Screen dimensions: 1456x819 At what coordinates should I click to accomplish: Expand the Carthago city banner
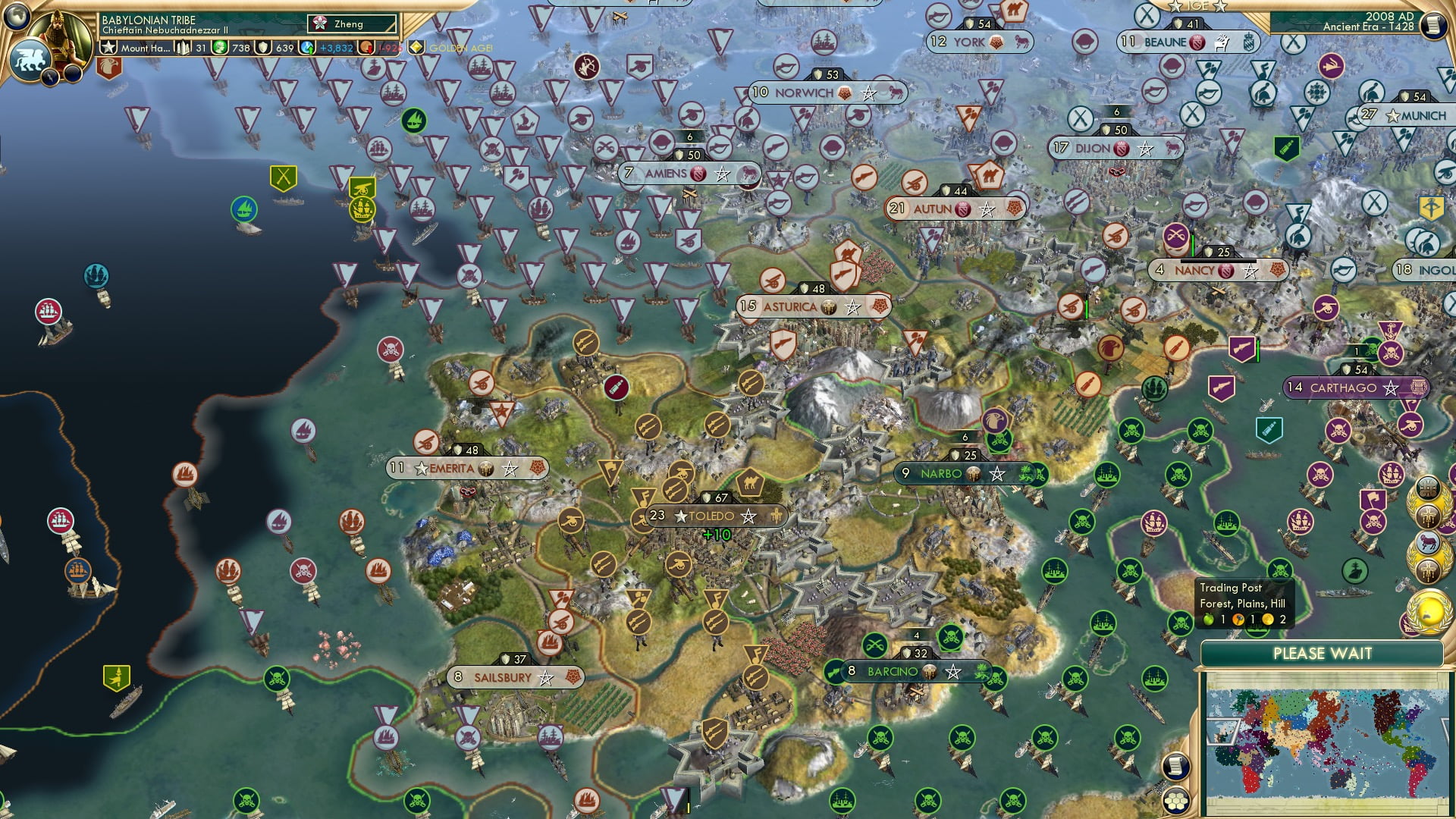1357,388
